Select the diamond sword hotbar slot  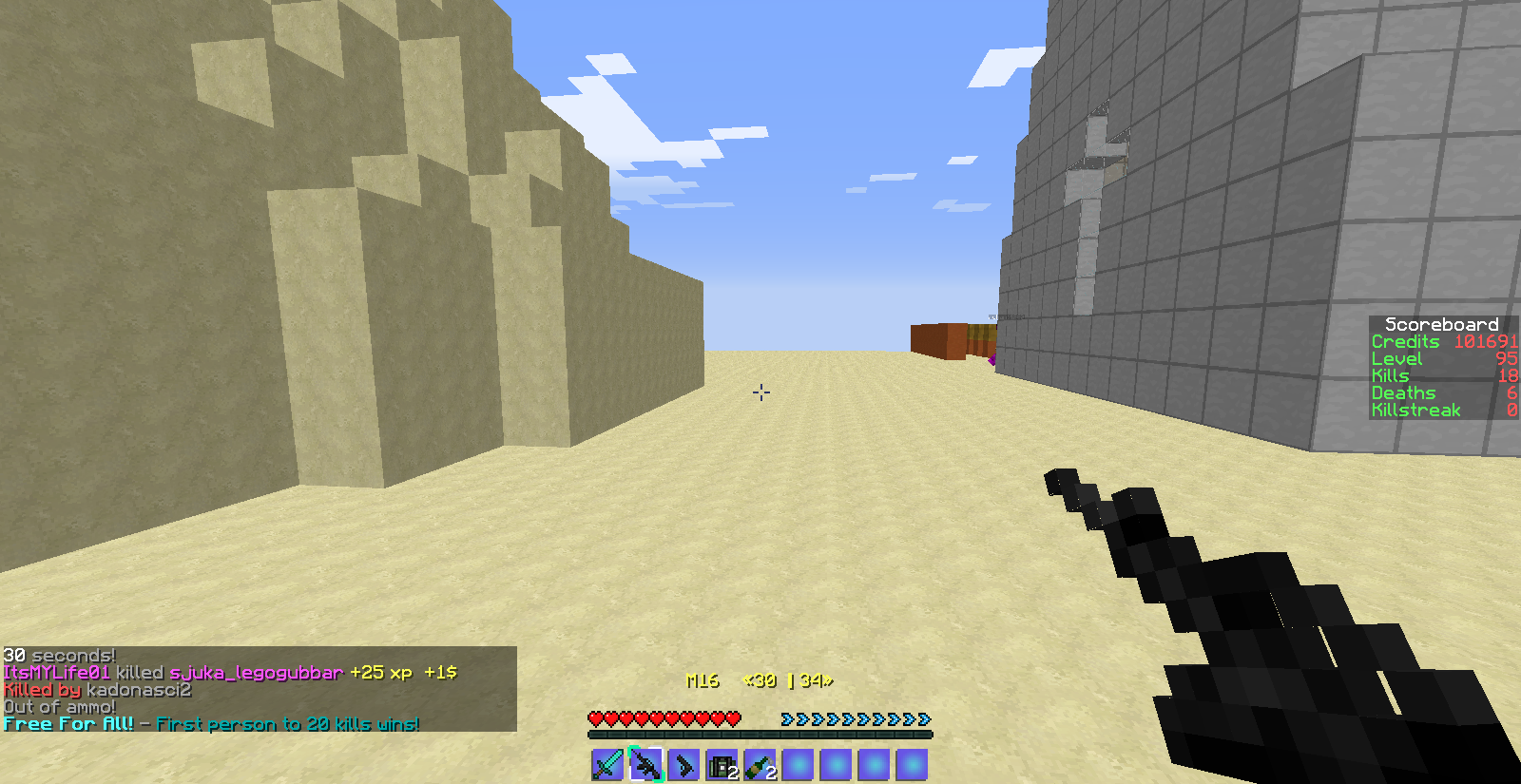pos(607,765)
